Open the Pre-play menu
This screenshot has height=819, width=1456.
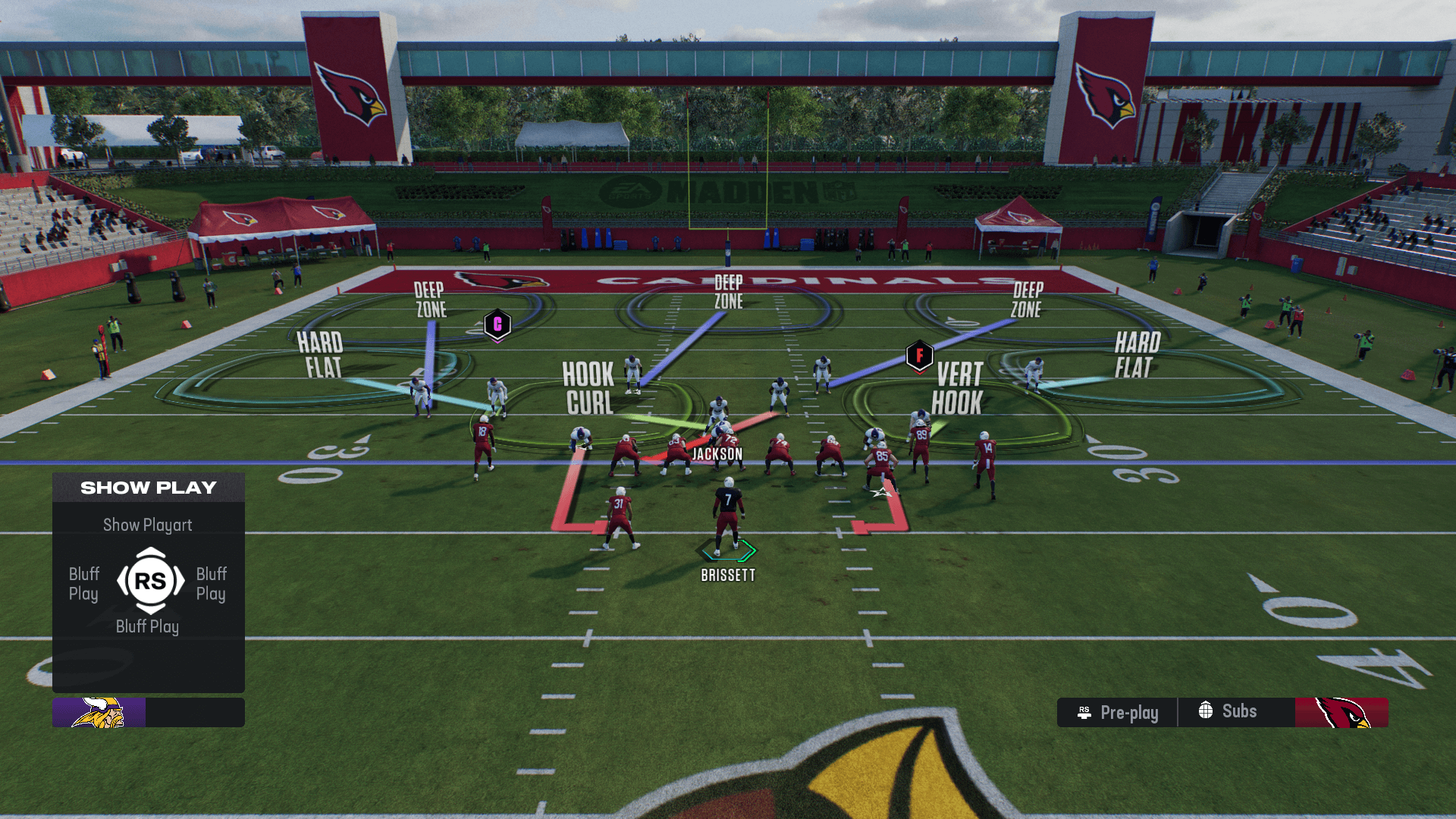tap(1118, 713)
